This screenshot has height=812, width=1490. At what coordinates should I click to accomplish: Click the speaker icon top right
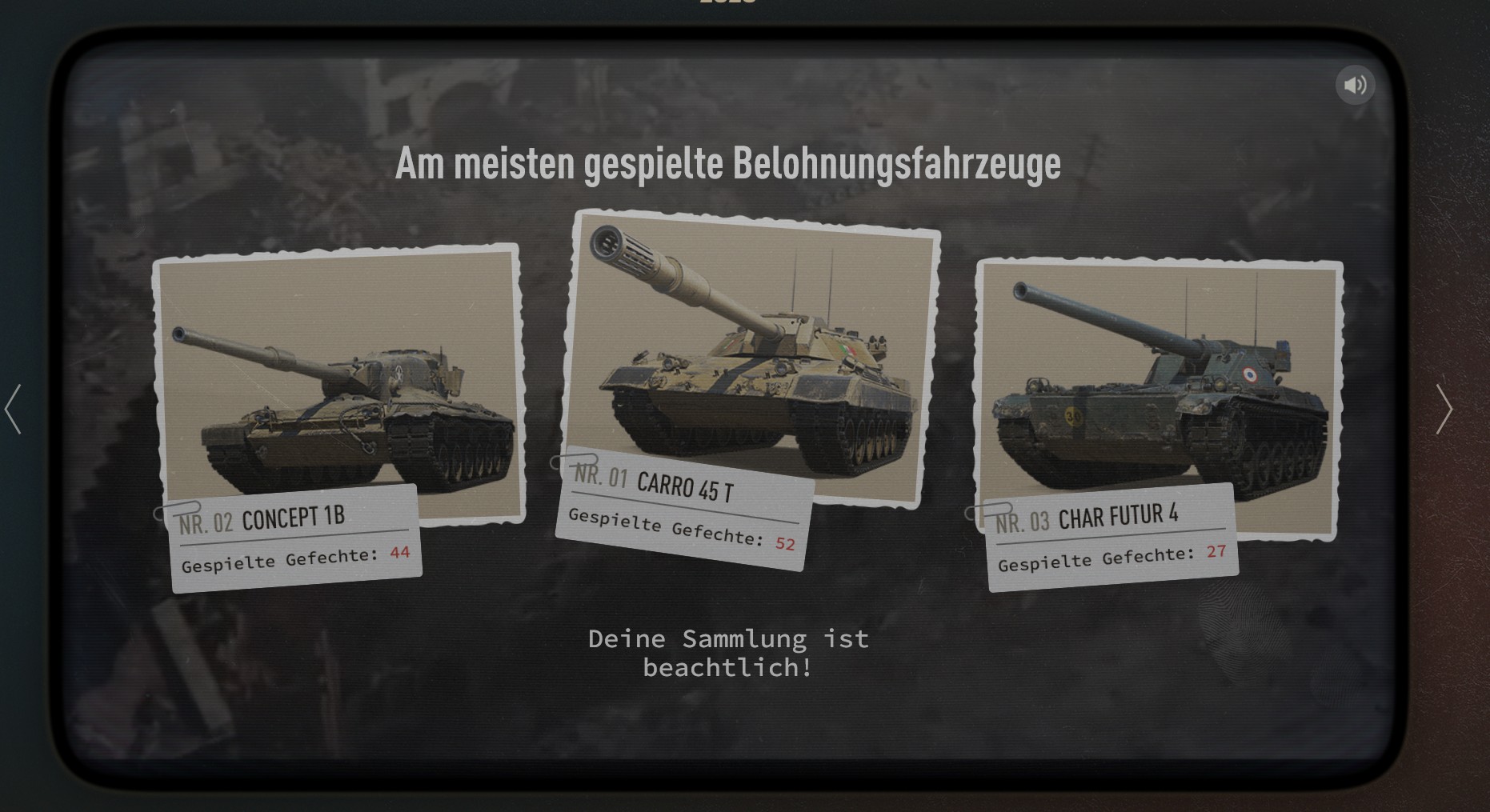1355,84
